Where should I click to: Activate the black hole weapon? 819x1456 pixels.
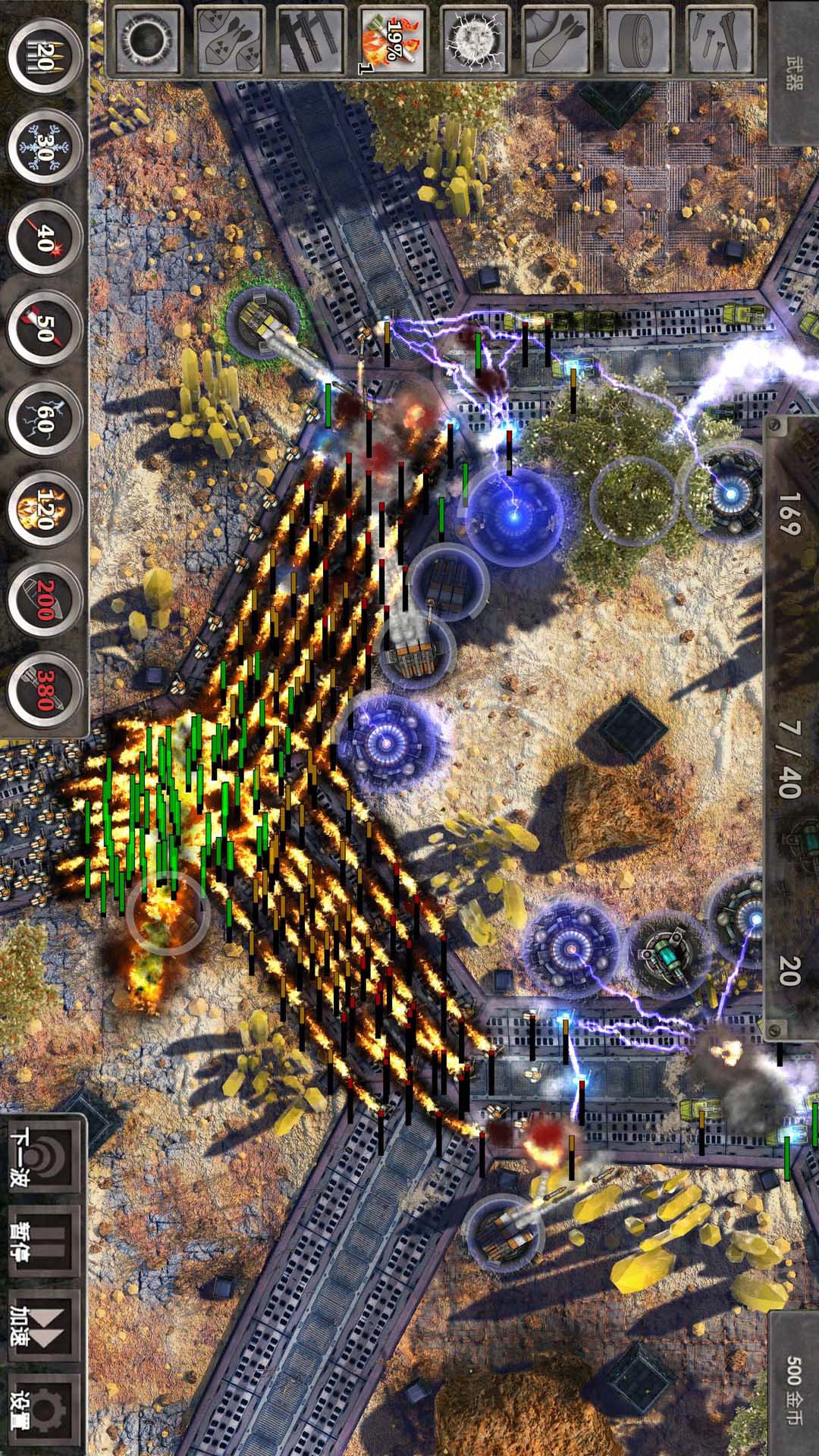[x=147, y=38]
